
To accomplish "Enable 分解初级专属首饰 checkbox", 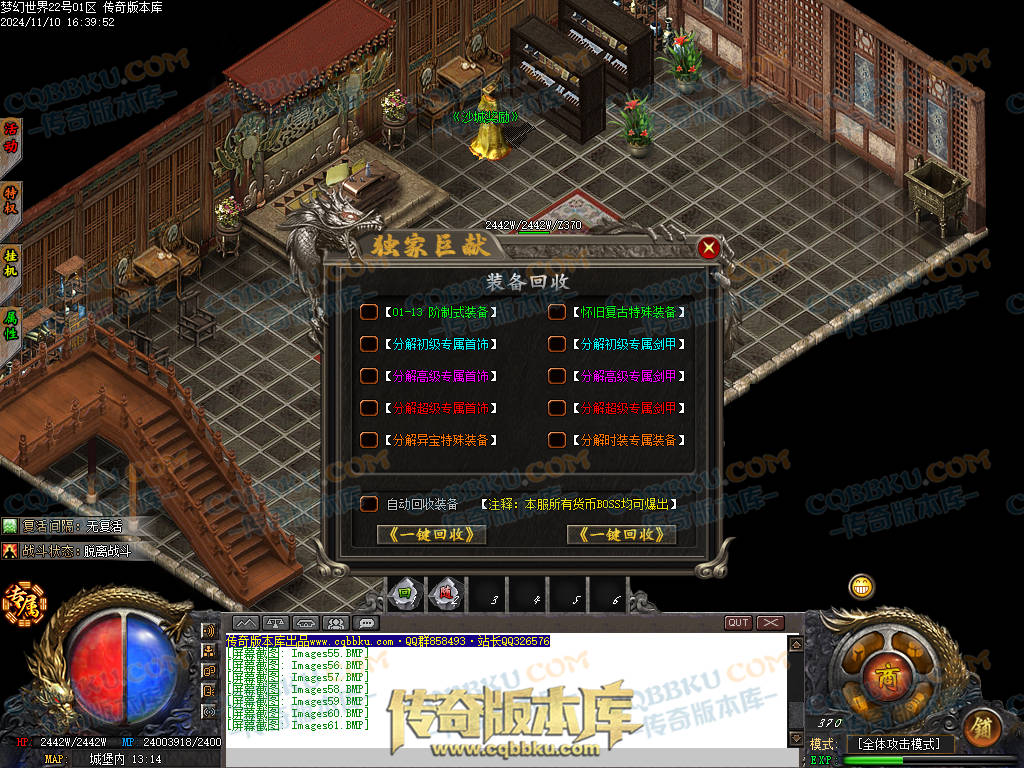I will pyautogui.click(x=369, y=344).
